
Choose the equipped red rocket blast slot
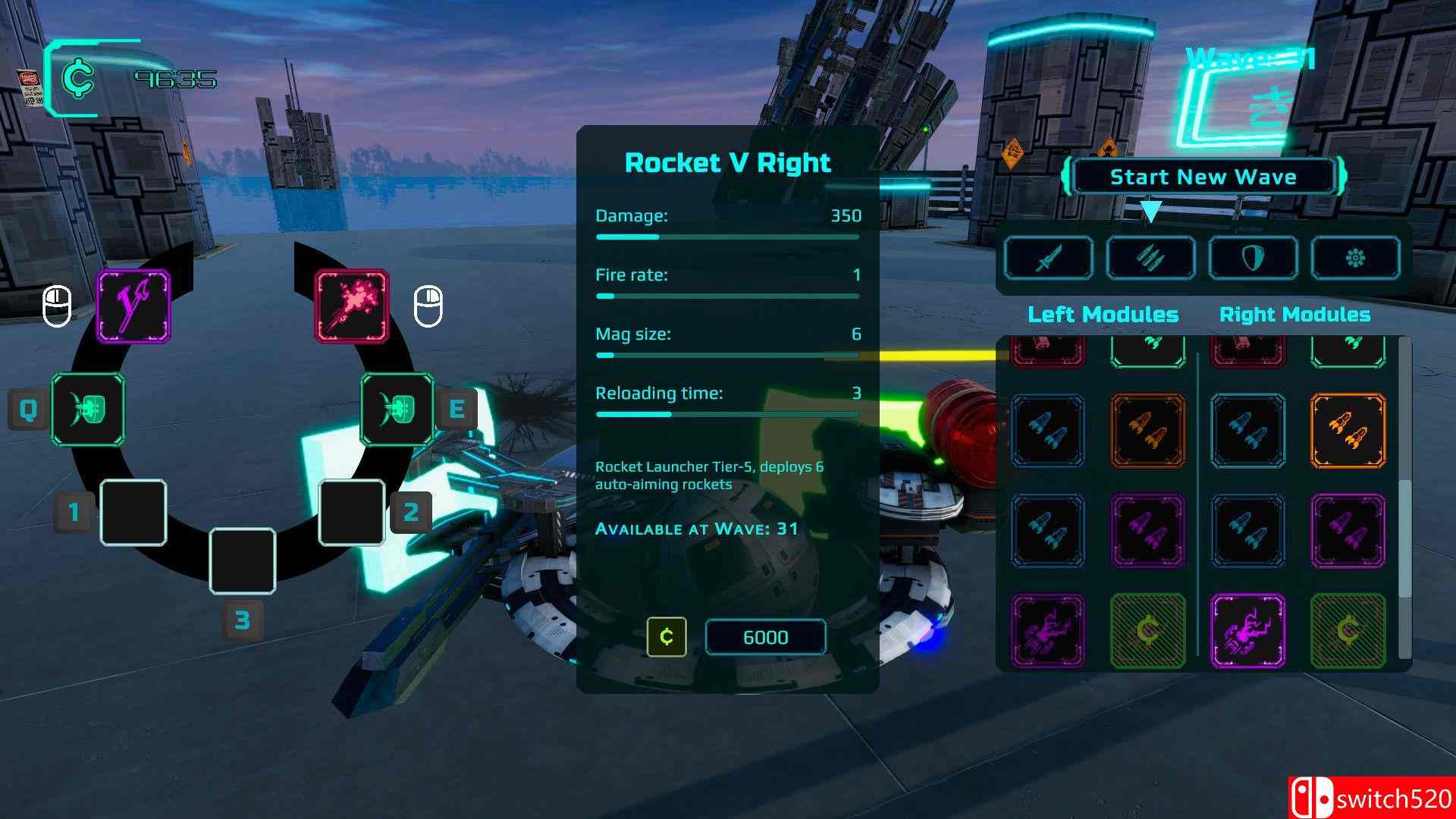click(352, 306)
